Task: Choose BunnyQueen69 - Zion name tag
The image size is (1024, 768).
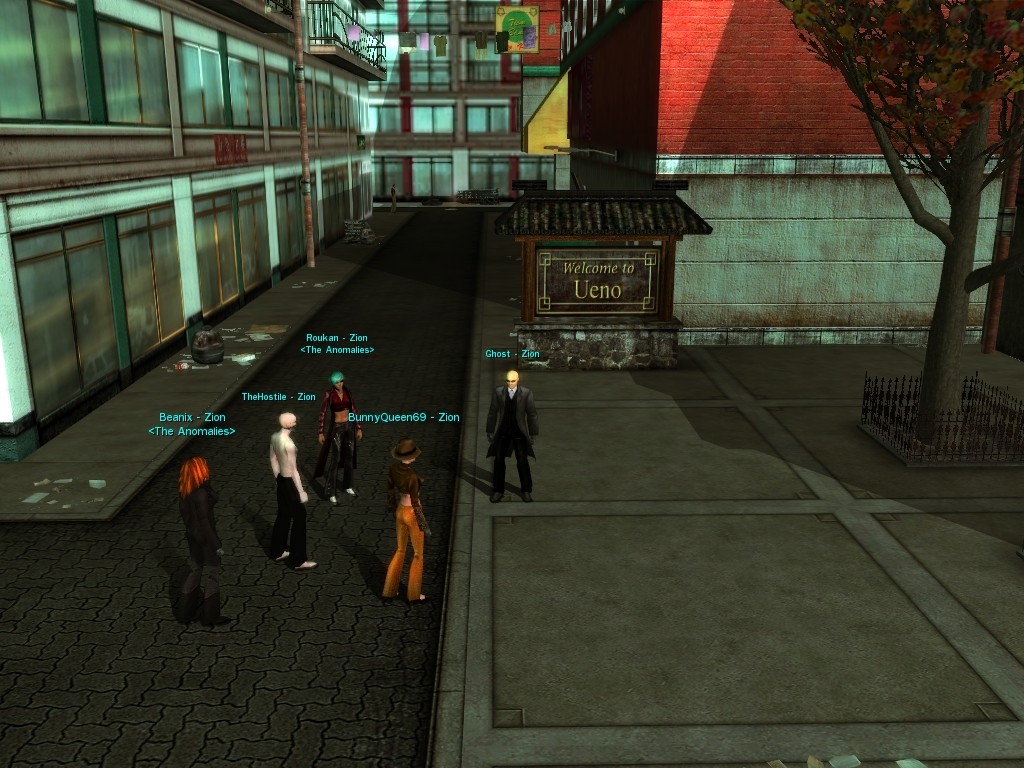Action: pyautogui.click(x=404, y=417)
